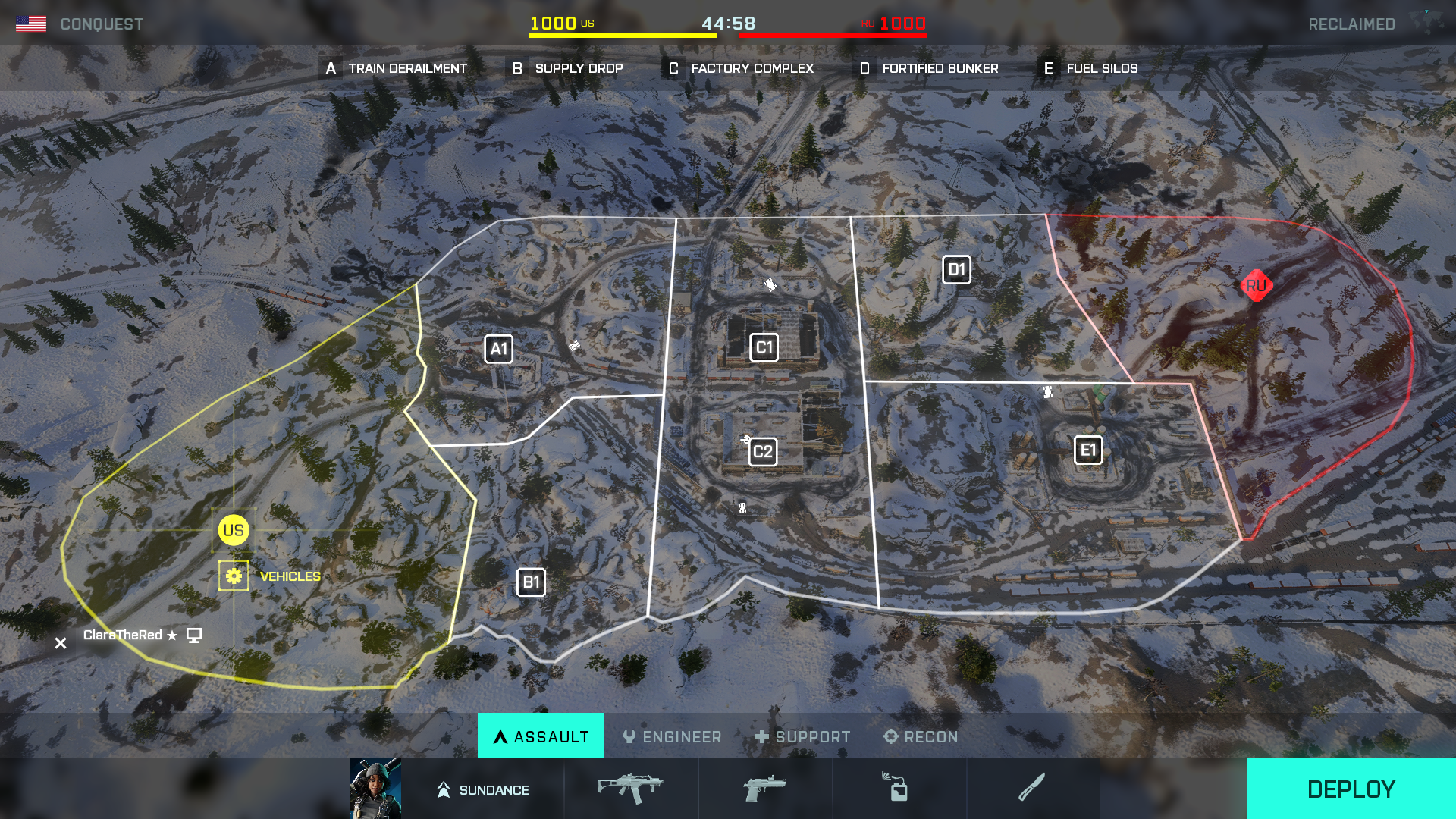This screenshot has height=819, width=1456.
Task: Select the D1 objective marker
Action: coord(956,270)
